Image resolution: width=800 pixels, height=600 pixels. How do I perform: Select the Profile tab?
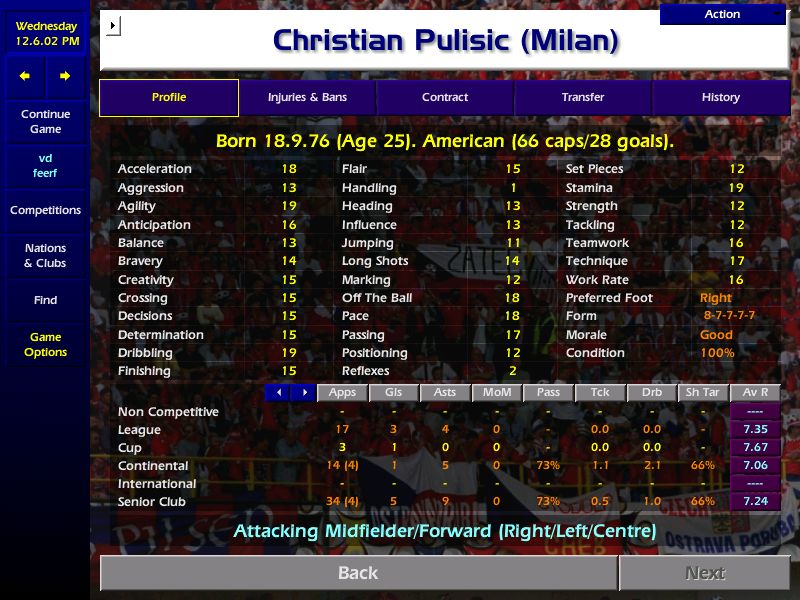[169, 97]
